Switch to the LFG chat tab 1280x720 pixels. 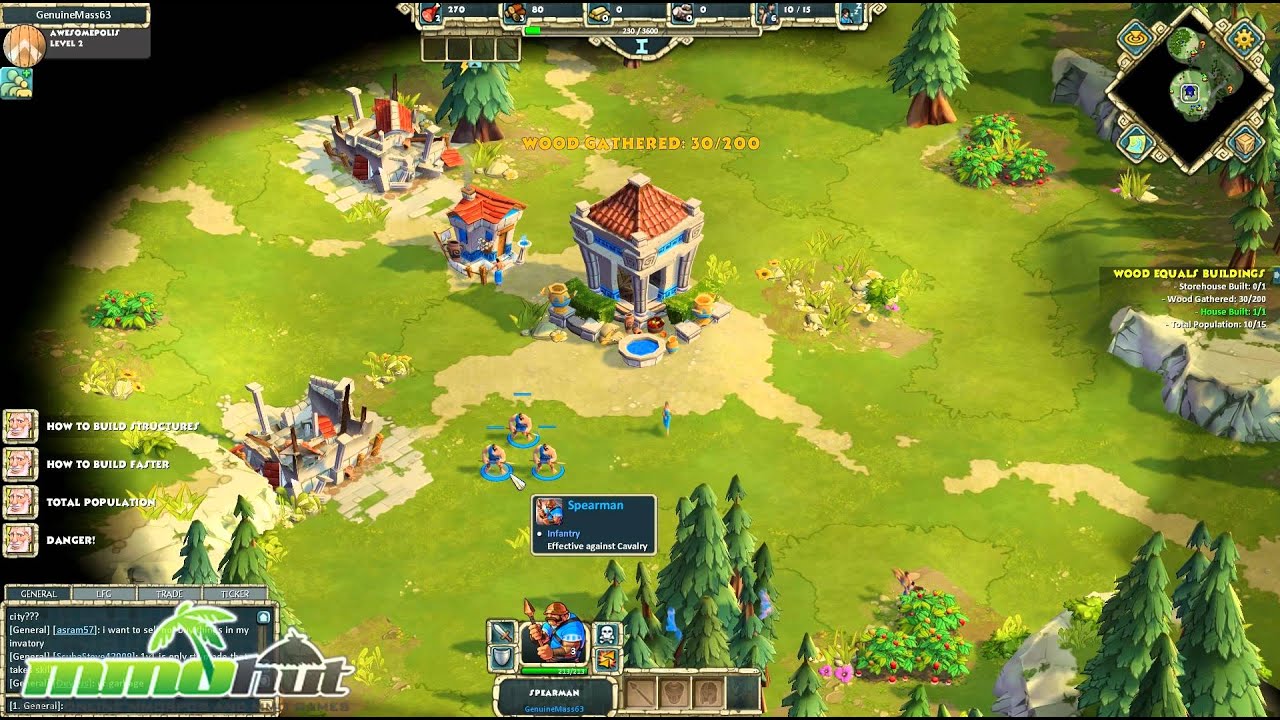(x=104, y=593)
